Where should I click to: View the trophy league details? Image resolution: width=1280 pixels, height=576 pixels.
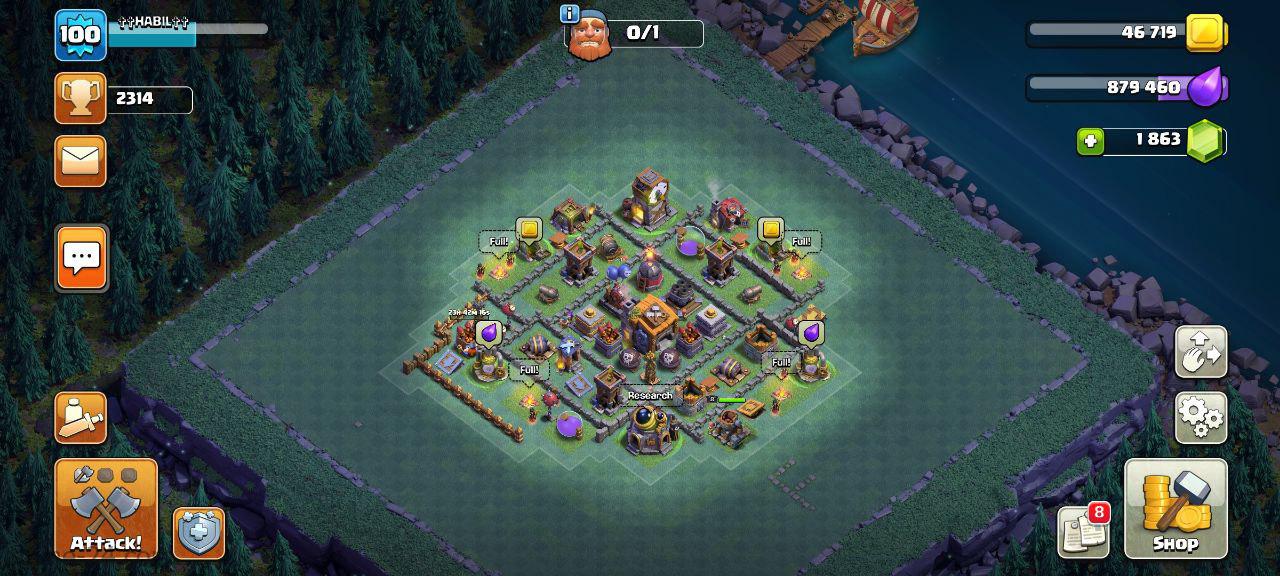click(x=81, y=98)
